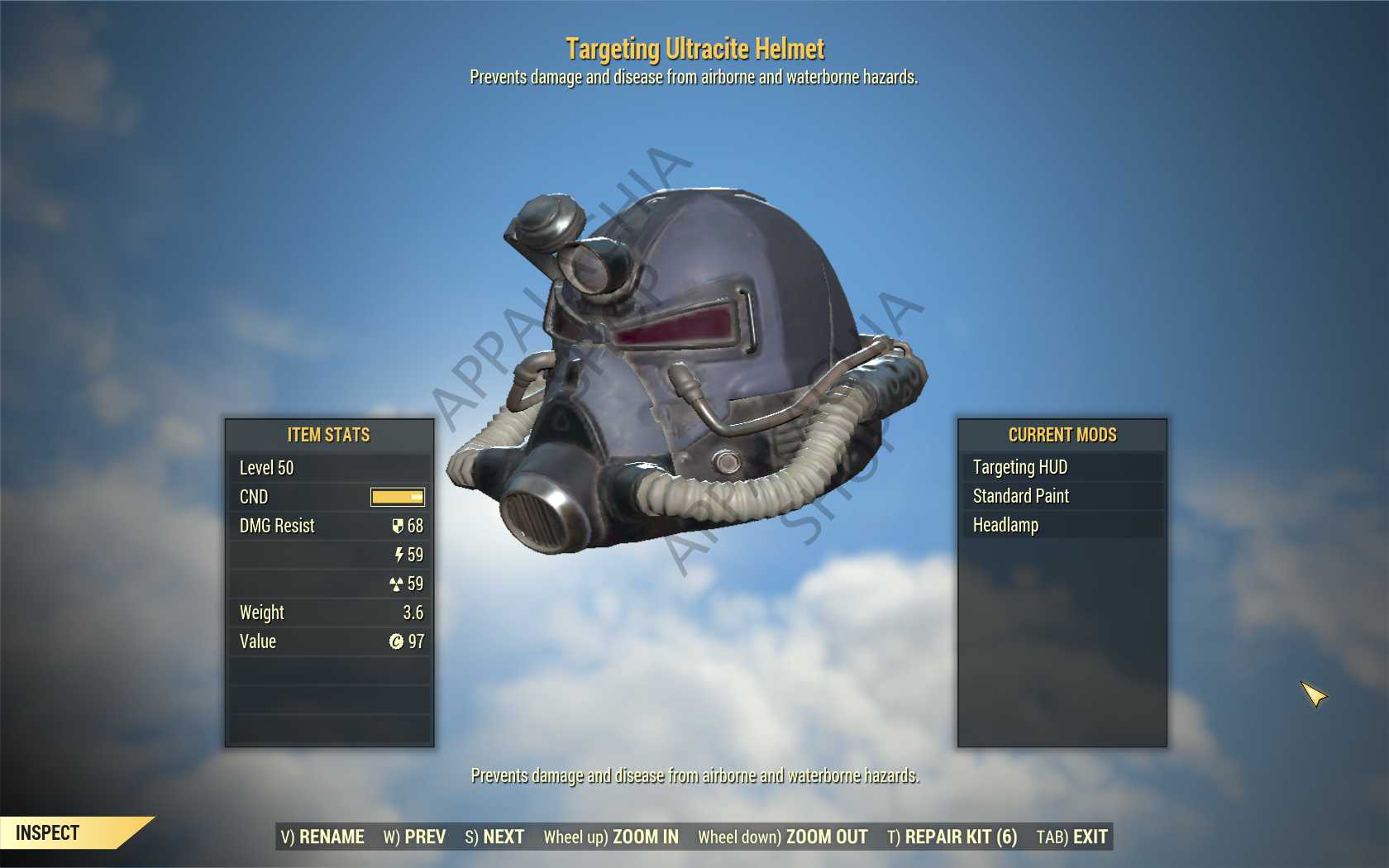Click the Standard Paint mod entry
The height and width of the screenshot is (868, 1389).
[x=1062, y=496]
